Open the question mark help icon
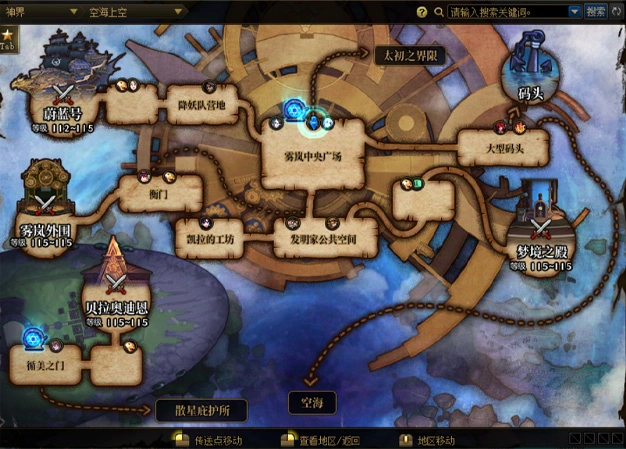 click(x=421, y=11)
